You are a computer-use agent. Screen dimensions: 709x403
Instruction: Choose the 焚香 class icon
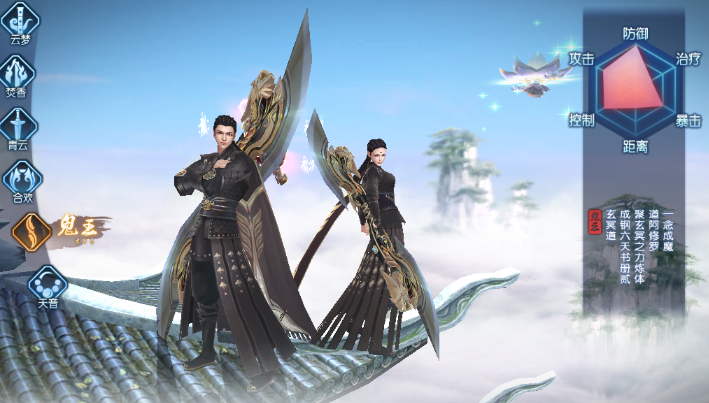click(19, 73)
